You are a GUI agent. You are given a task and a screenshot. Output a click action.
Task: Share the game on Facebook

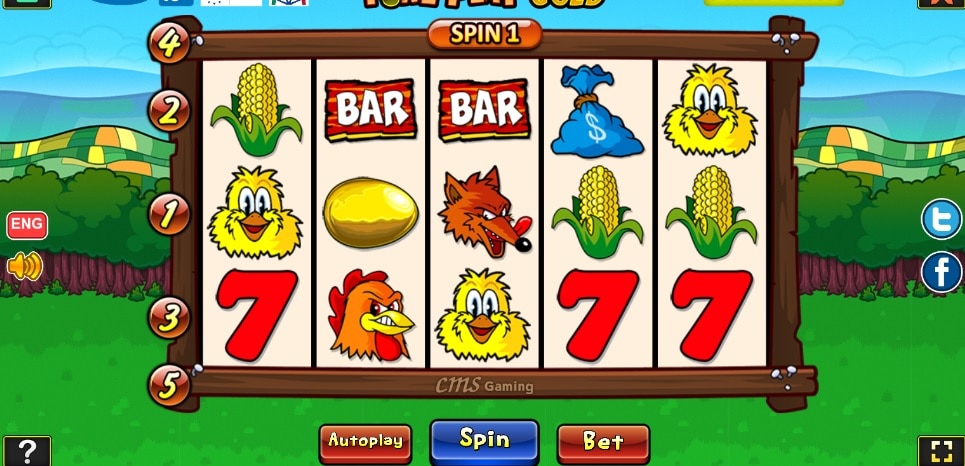click(941, 271)
